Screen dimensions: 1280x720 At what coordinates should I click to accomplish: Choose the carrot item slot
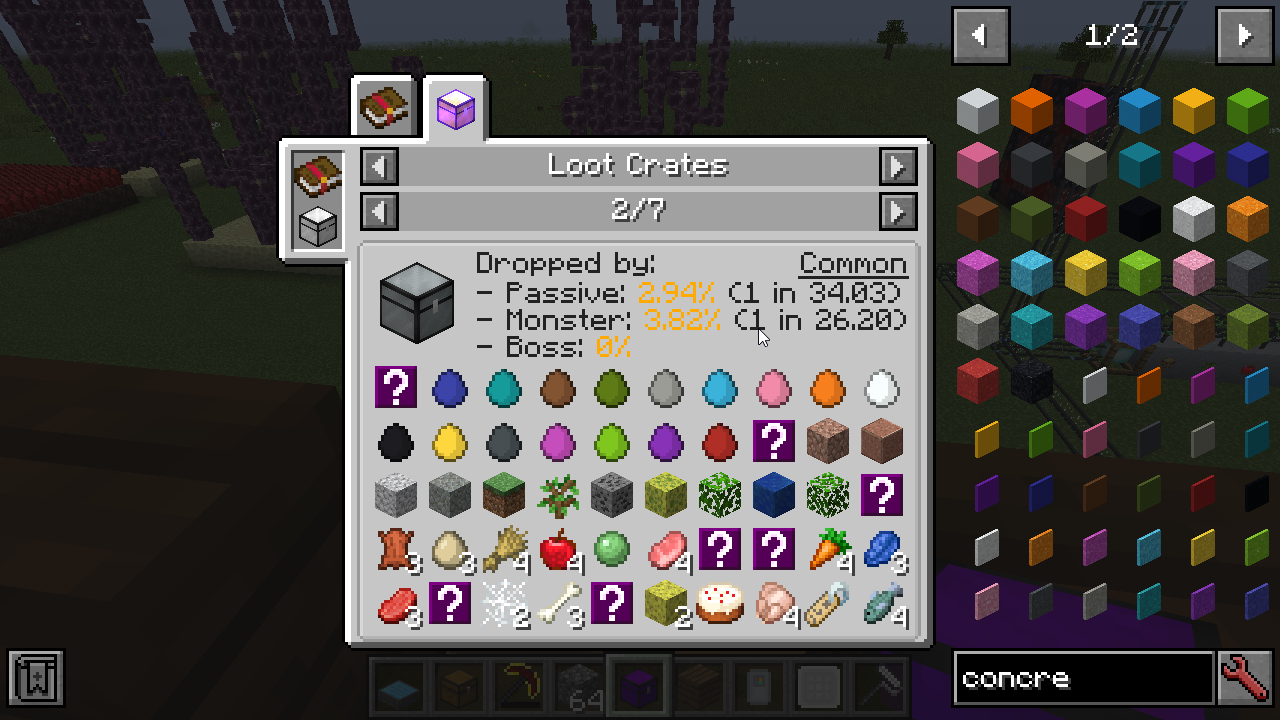coord(828,549)
